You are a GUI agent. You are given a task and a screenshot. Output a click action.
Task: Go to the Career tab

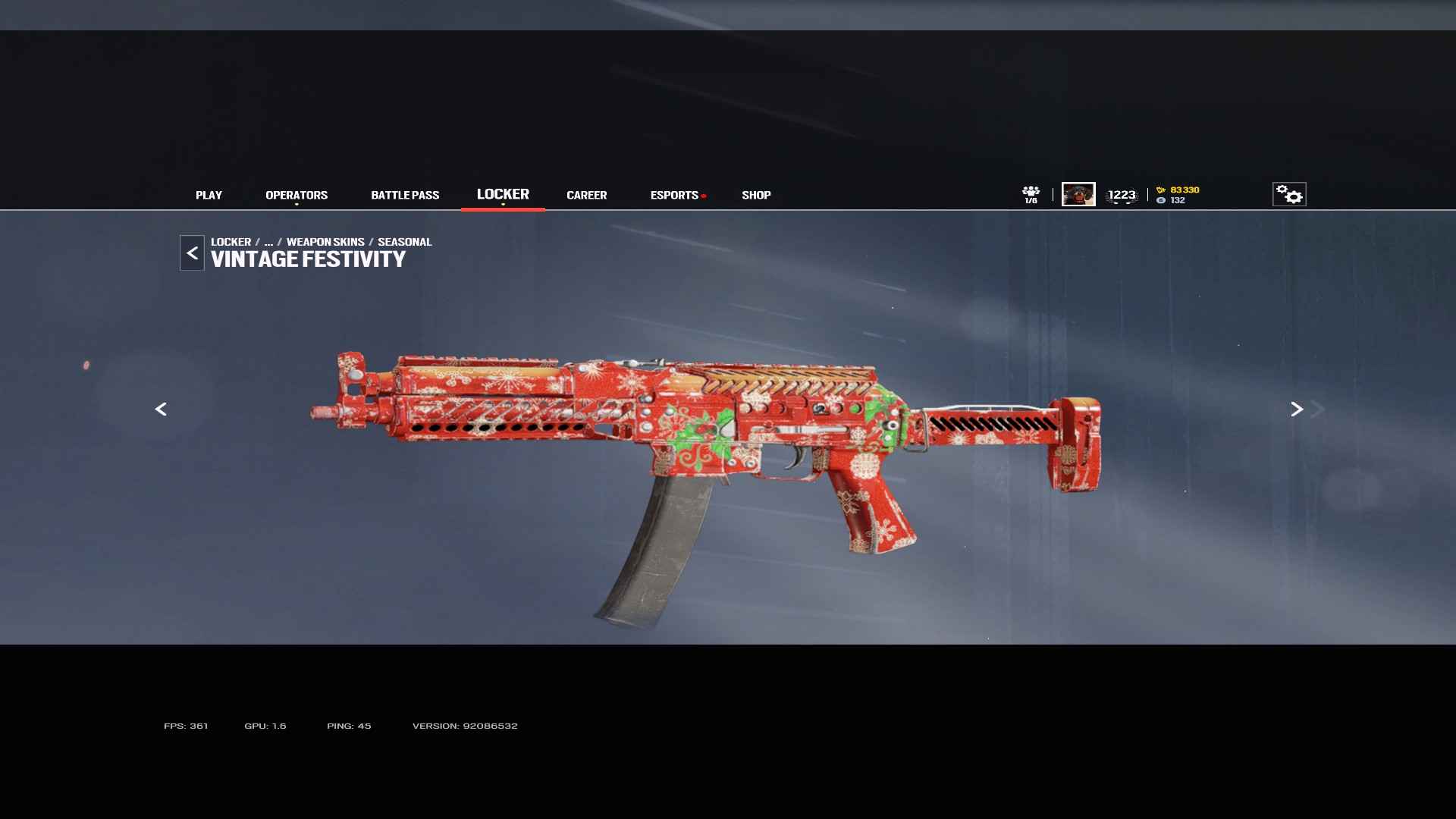pos(586,195)
